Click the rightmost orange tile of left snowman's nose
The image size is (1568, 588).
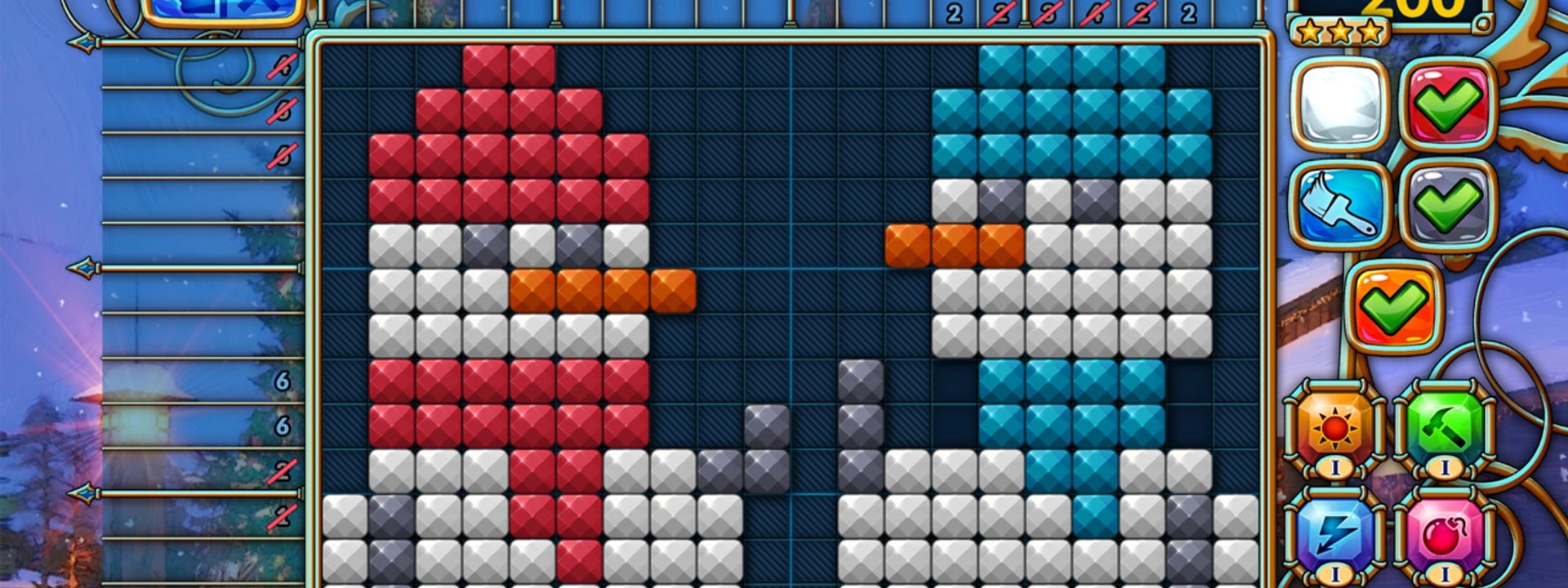click(673, 291)
